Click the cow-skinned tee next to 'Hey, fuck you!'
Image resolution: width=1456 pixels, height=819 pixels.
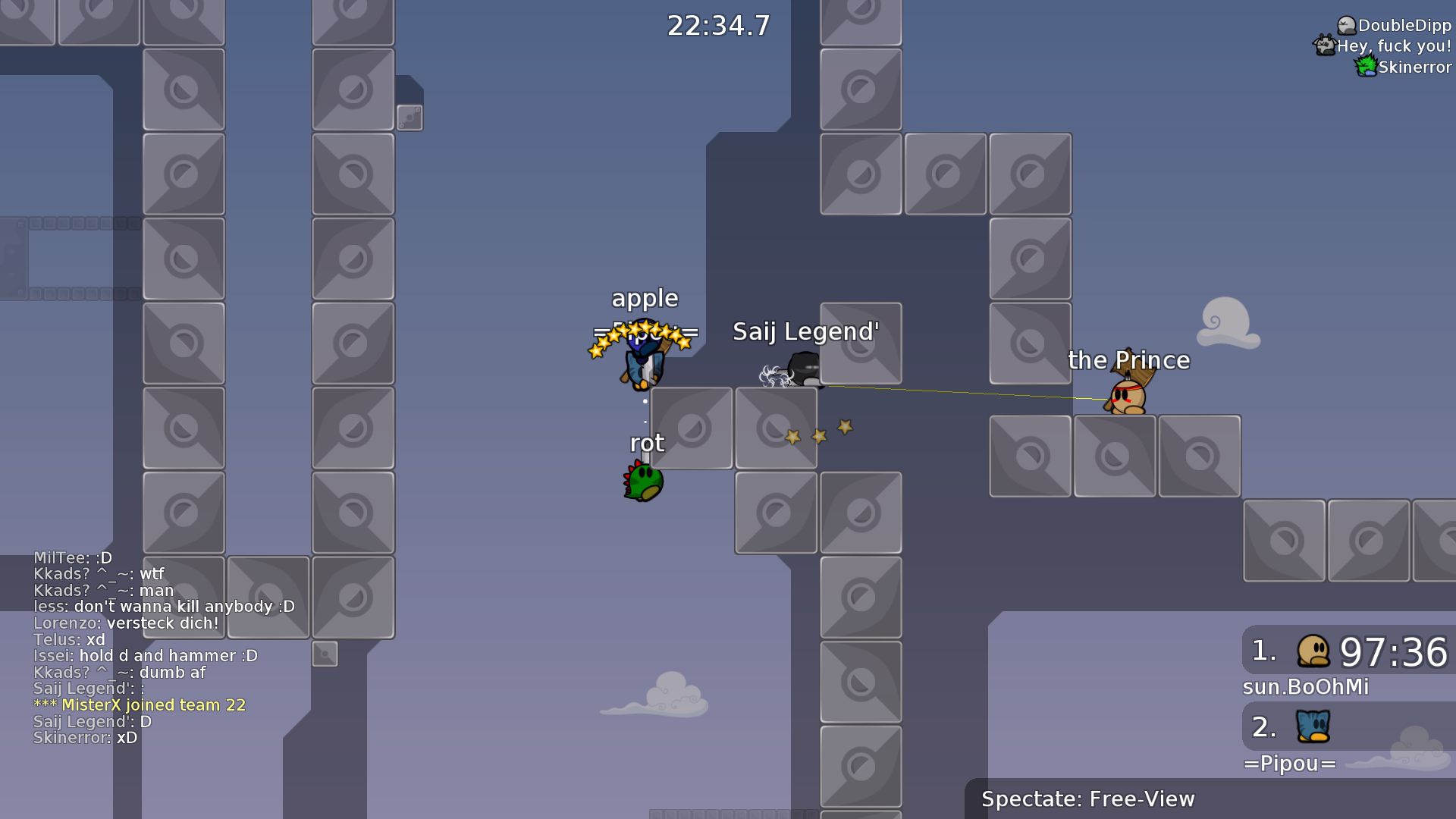point(1325,45)
